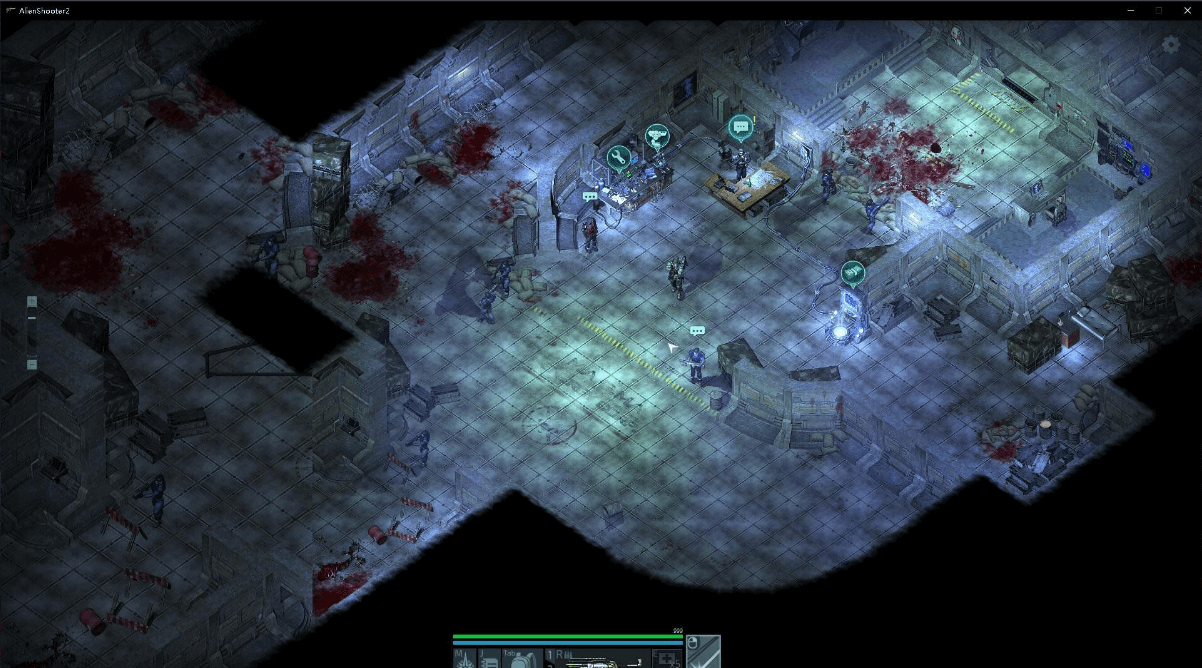
Task: Open the backpack inventory icon
Action: [x=525, y=658]
